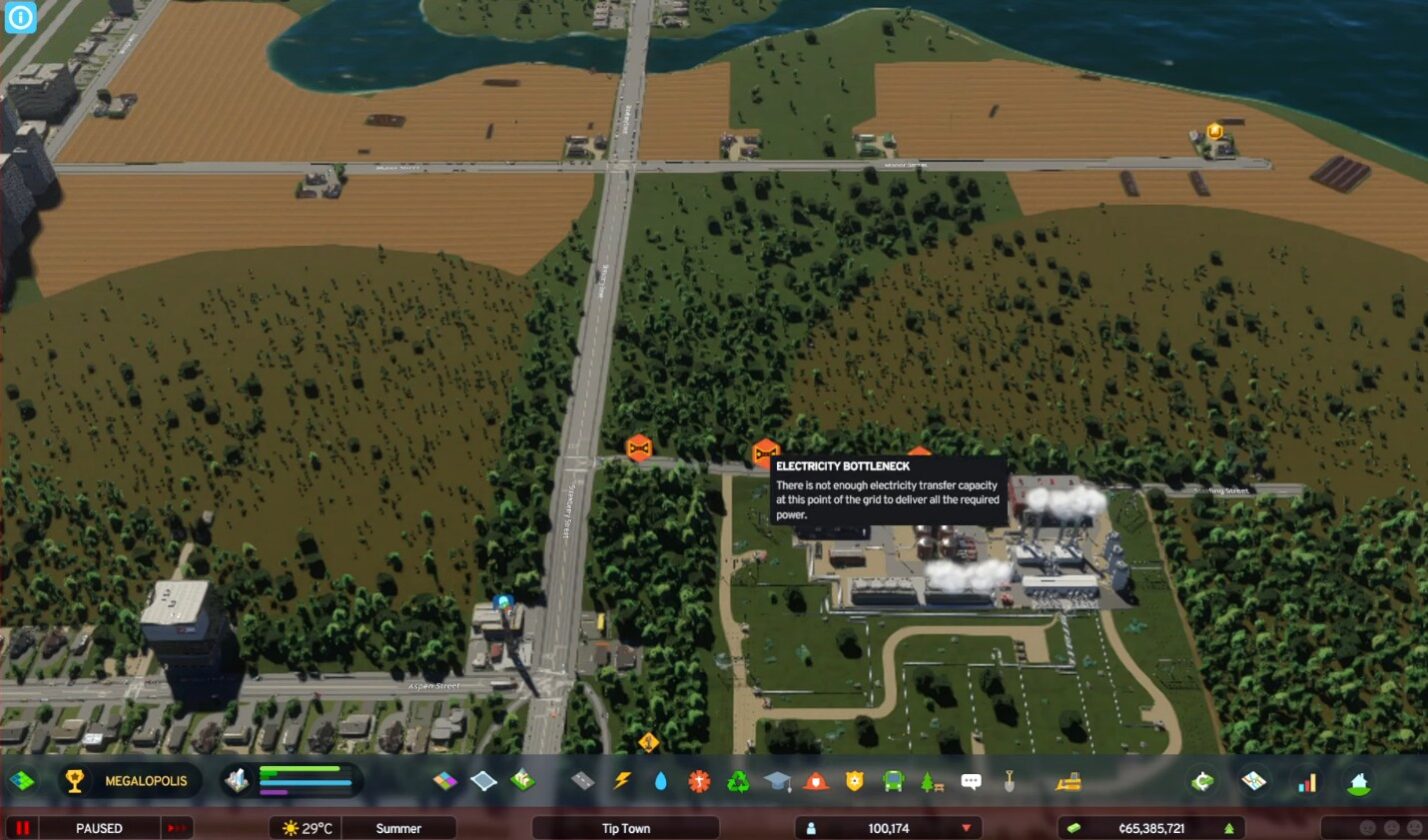Toggle the pause button to resume simulation
This screenshot has width=1428, height=840.
22,828
